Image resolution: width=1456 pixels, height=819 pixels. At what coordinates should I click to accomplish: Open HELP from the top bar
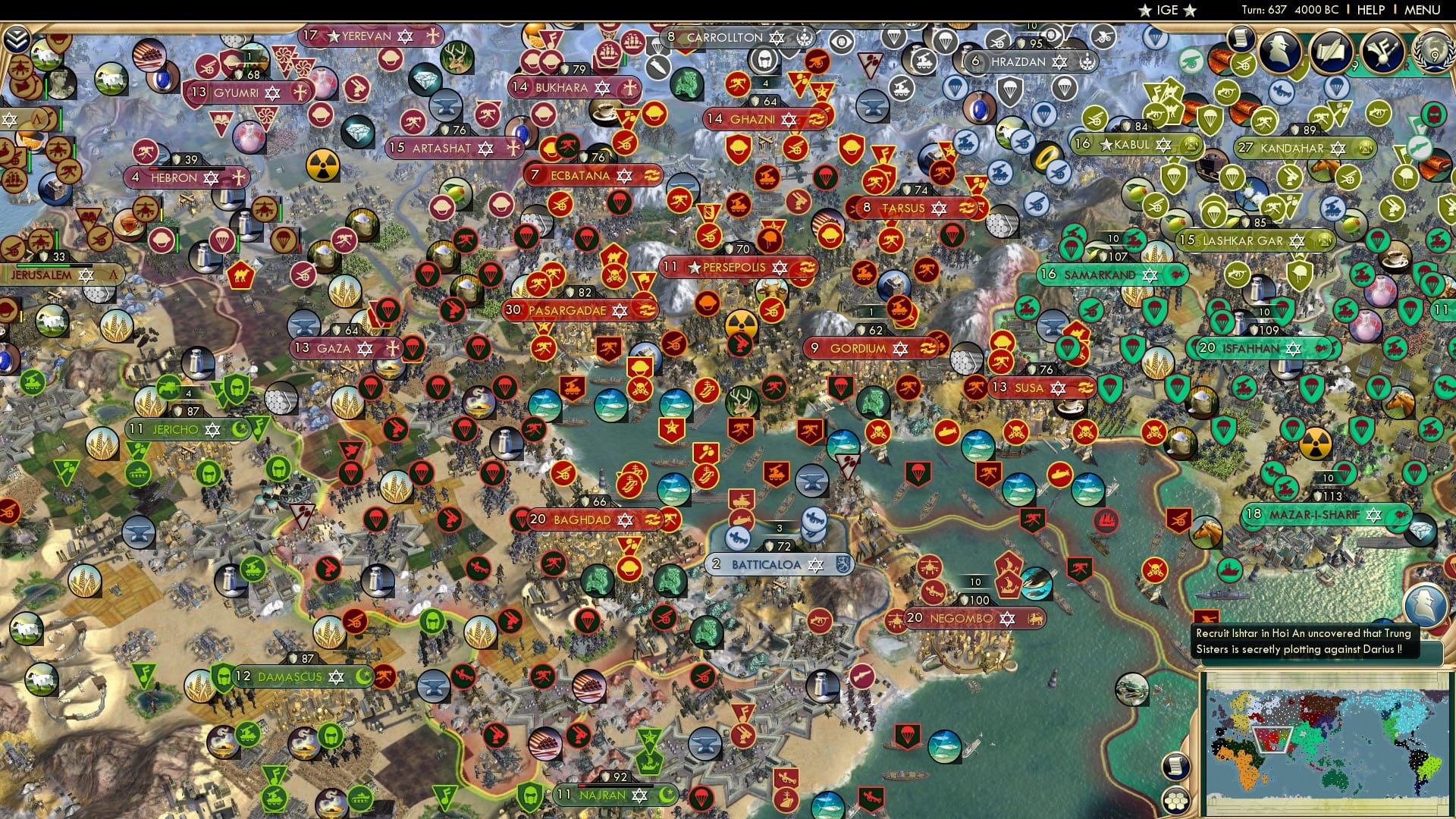(x=1370, y=11)
